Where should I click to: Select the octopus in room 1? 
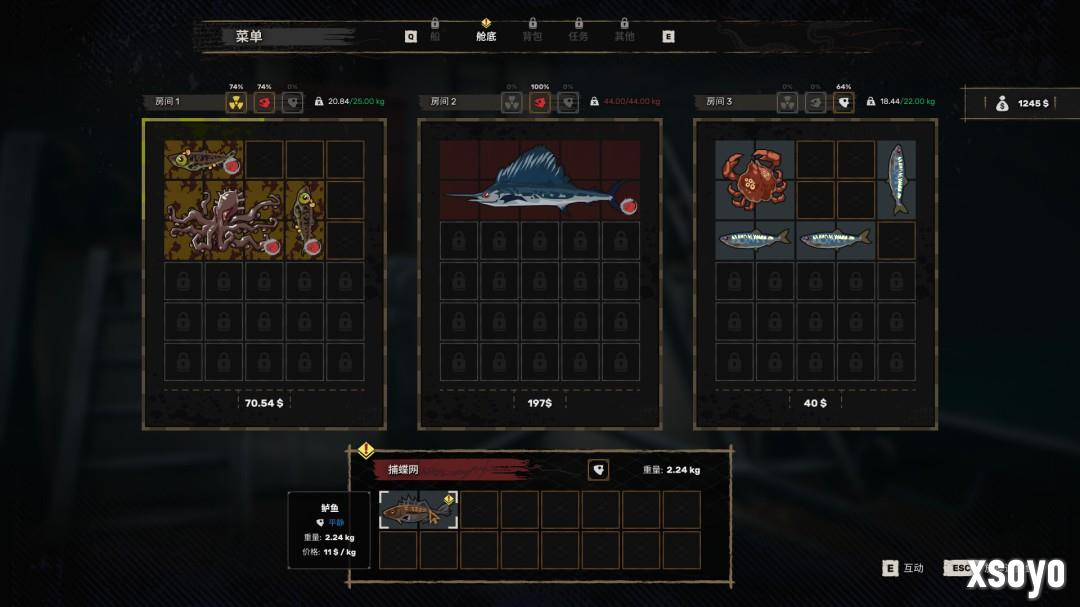click(x=224, y=218)
